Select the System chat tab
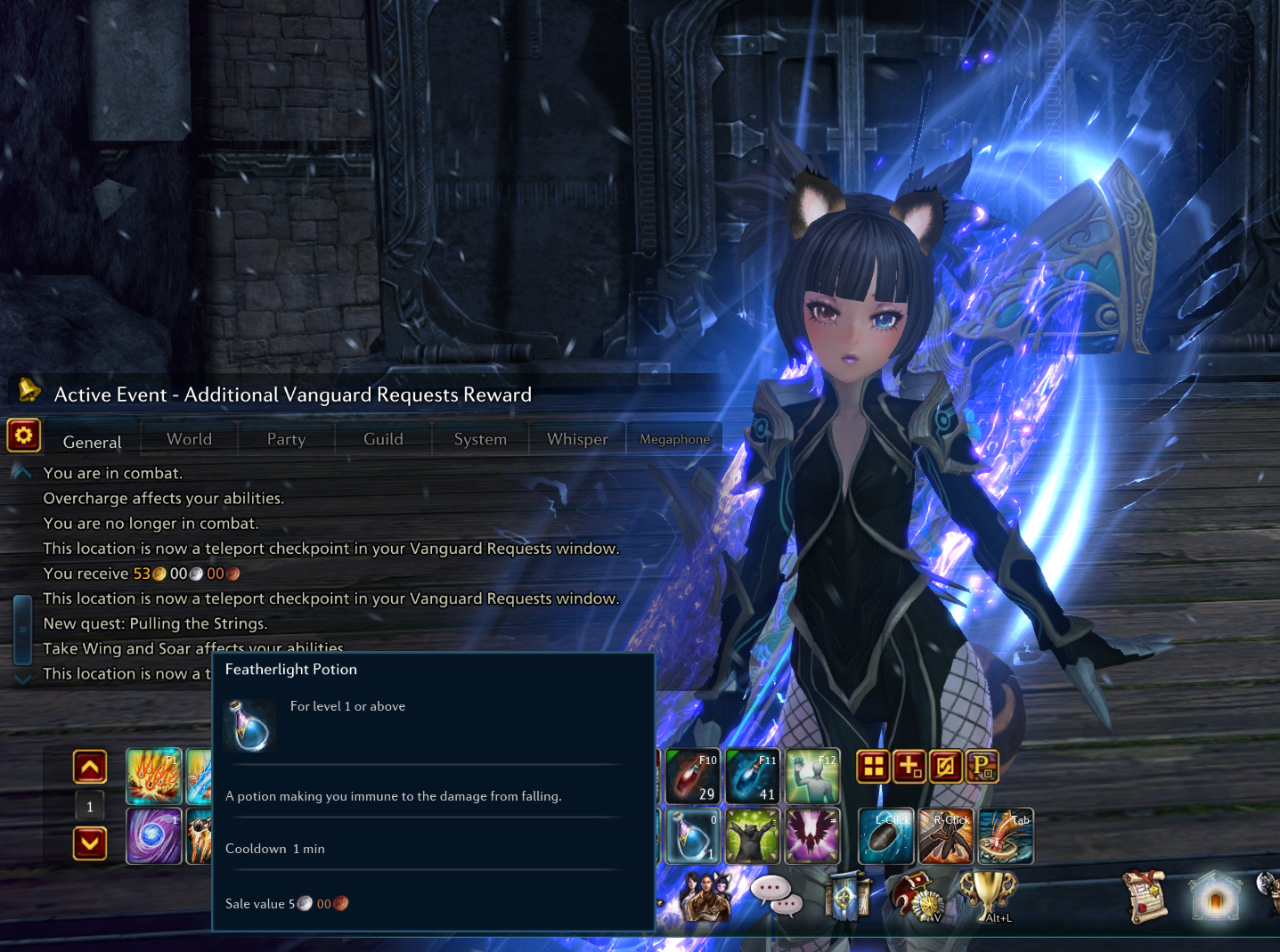The width and height of the screenshot is (1280, 952). coord(480,439)
